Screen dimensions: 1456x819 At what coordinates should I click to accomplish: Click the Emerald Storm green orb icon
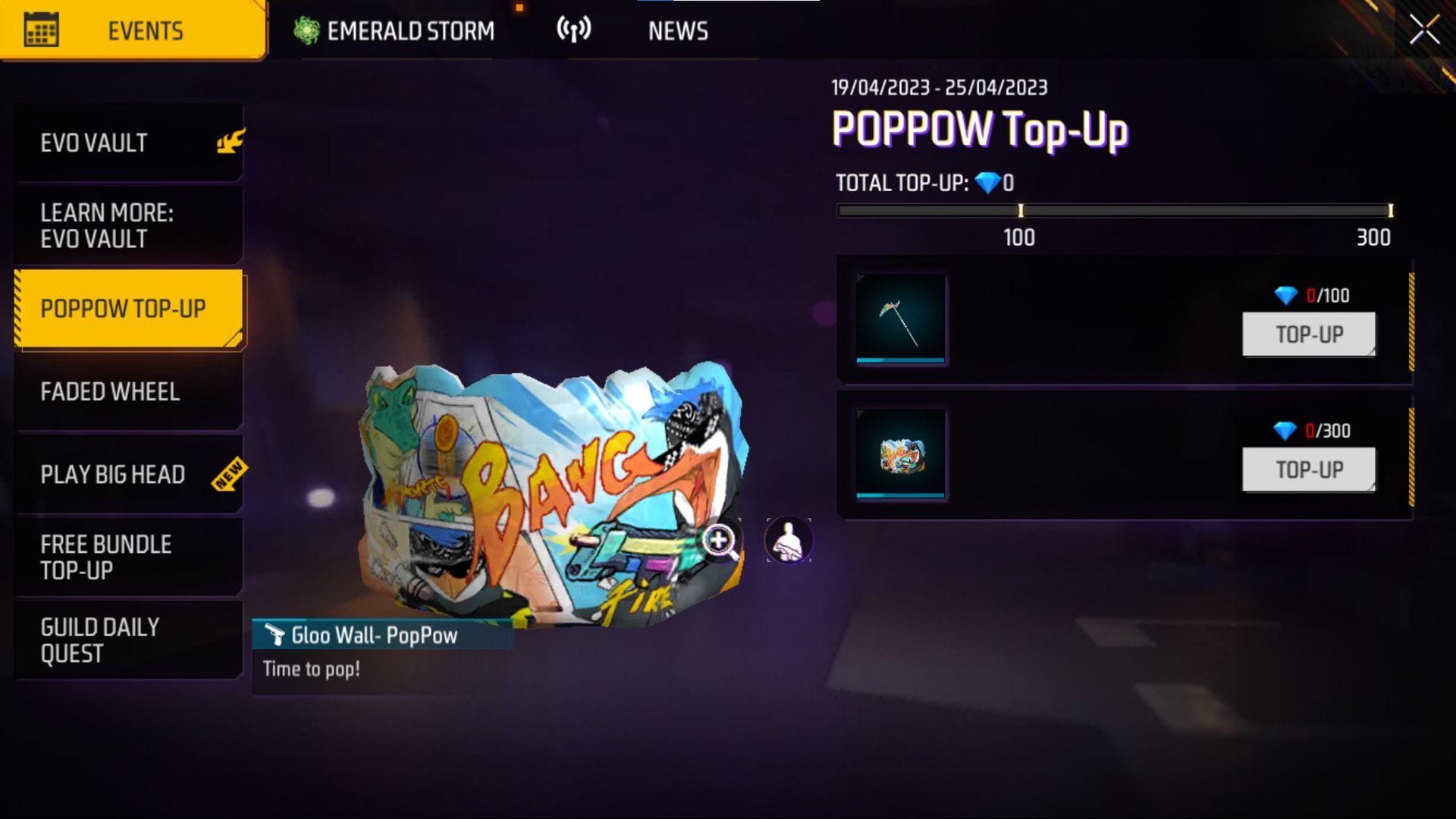point(303,29)
